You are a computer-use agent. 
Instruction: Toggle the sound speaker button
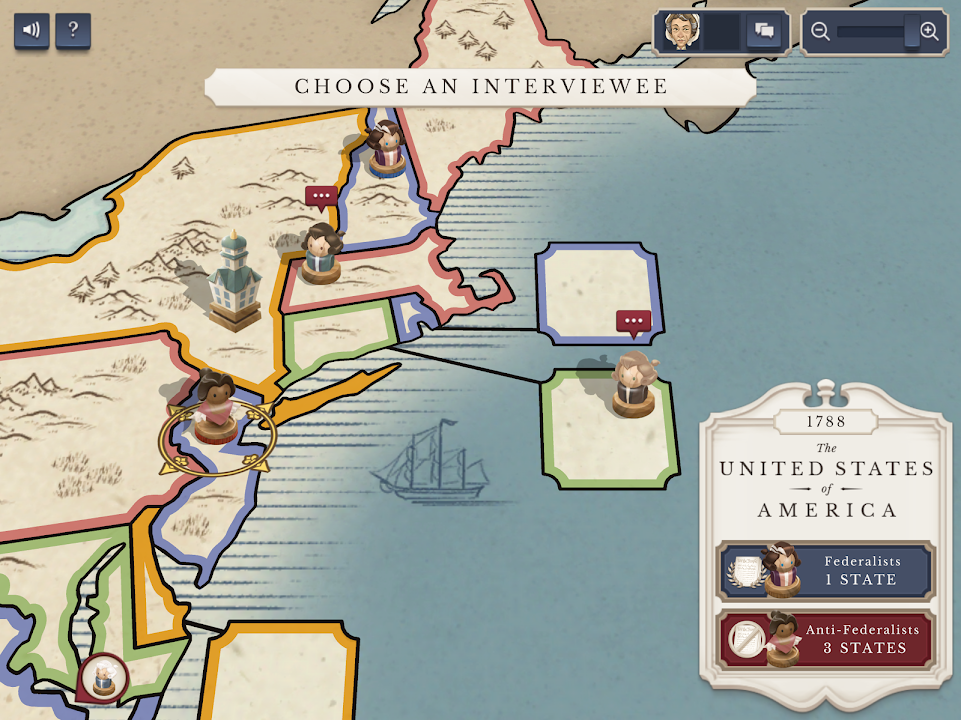tap(31, 30)
